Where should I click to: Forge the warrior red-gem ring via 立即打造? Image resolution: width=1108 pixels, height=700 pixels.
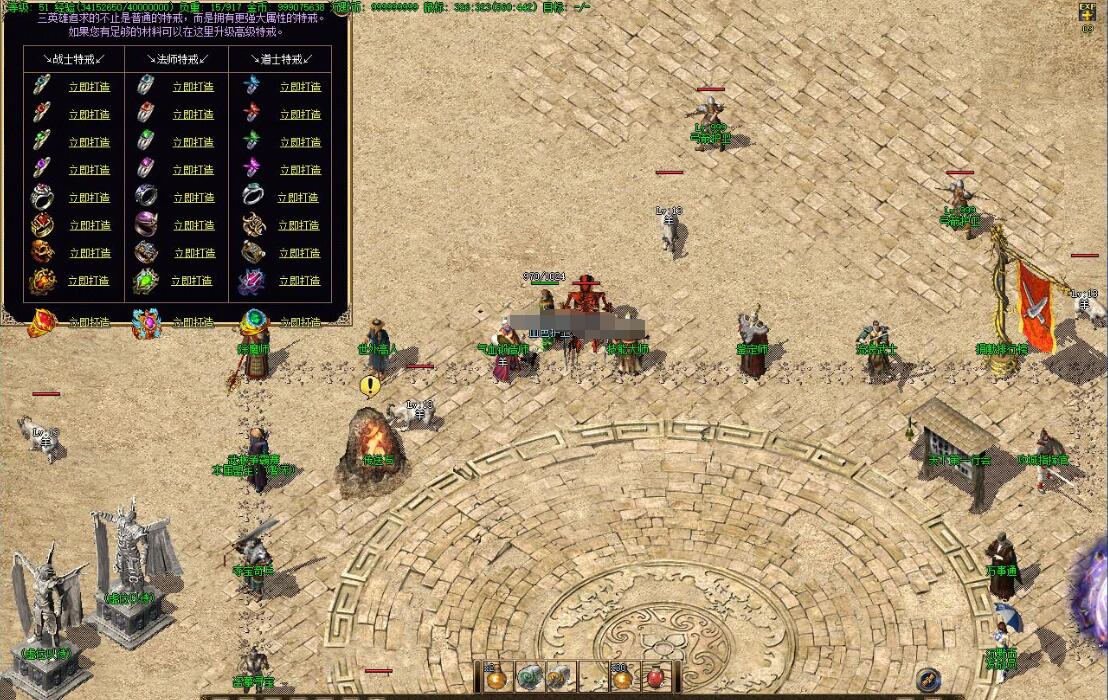pos(89,115)
